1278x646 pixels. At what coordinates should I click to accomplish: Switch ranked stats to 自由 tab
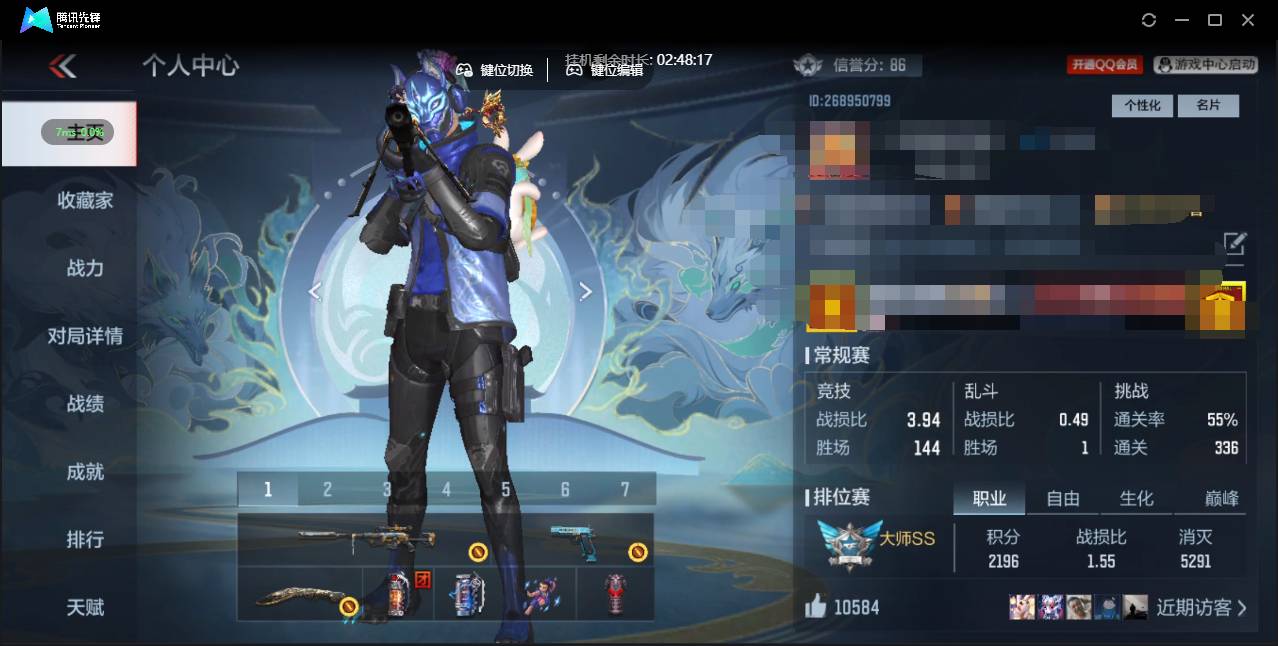[1062, 498]
